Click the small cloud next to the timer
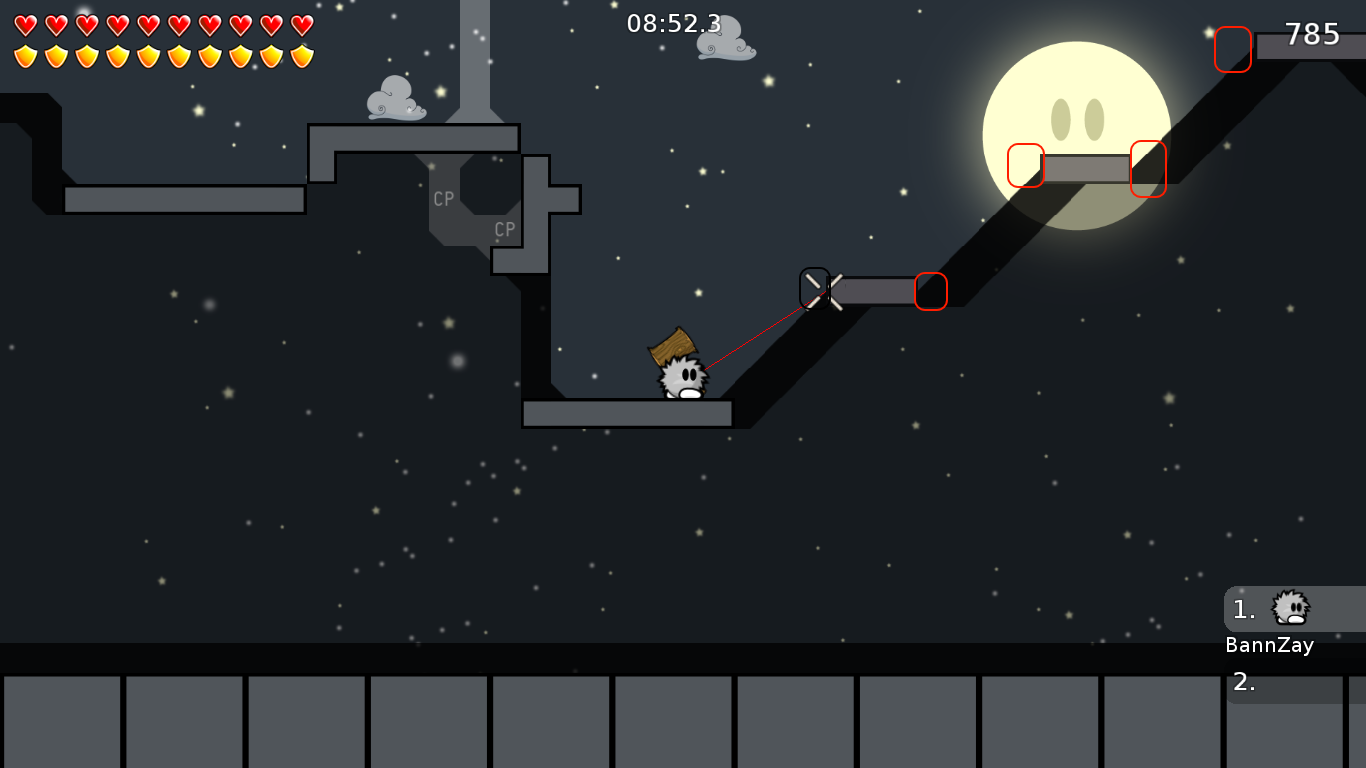 (723, 42)
